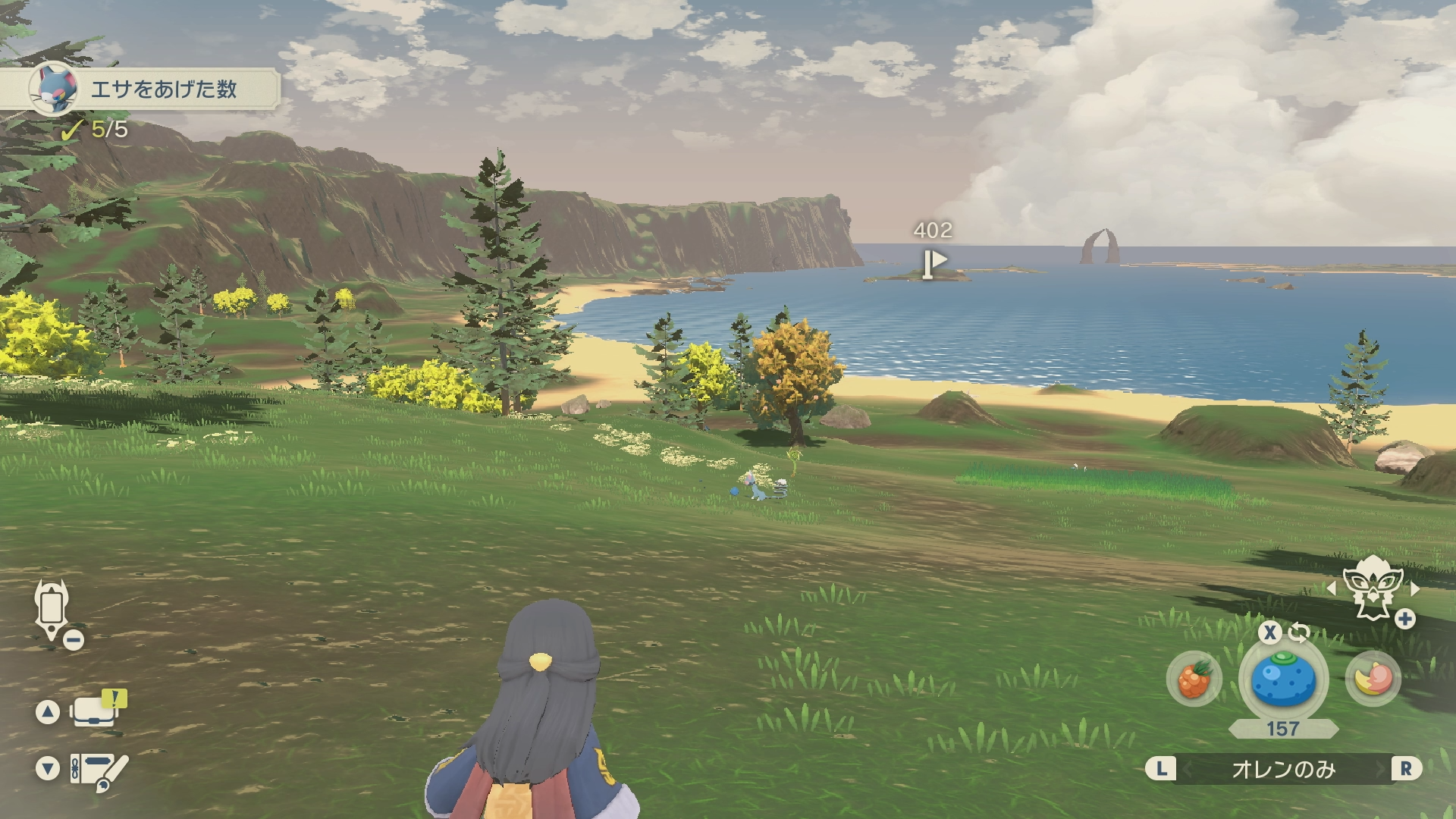
Task: Select the blue Oran Berry item slot
Action: tap(1283, 680)
